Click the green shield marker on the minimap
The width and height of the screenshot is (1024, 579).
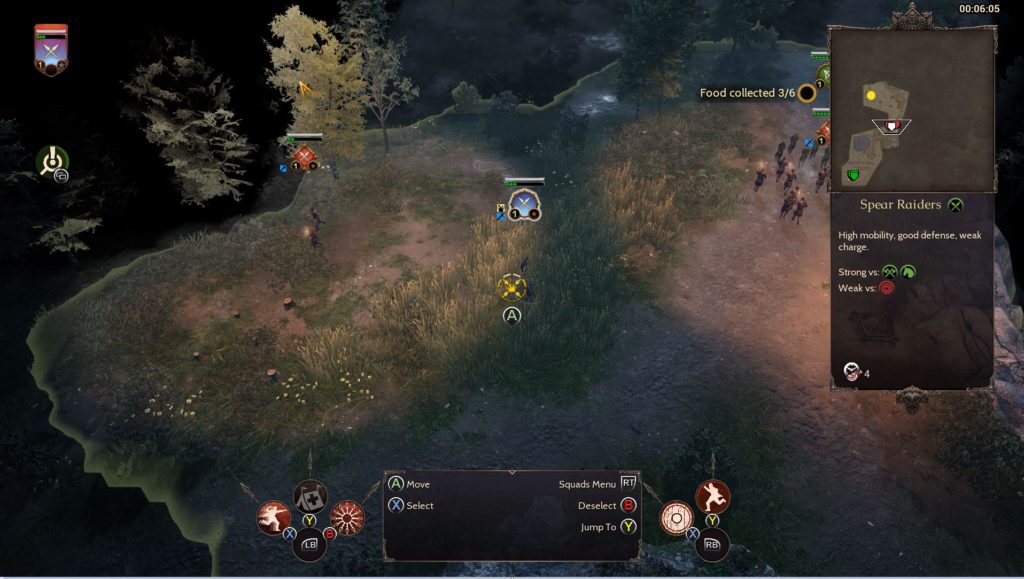[853, 176]
